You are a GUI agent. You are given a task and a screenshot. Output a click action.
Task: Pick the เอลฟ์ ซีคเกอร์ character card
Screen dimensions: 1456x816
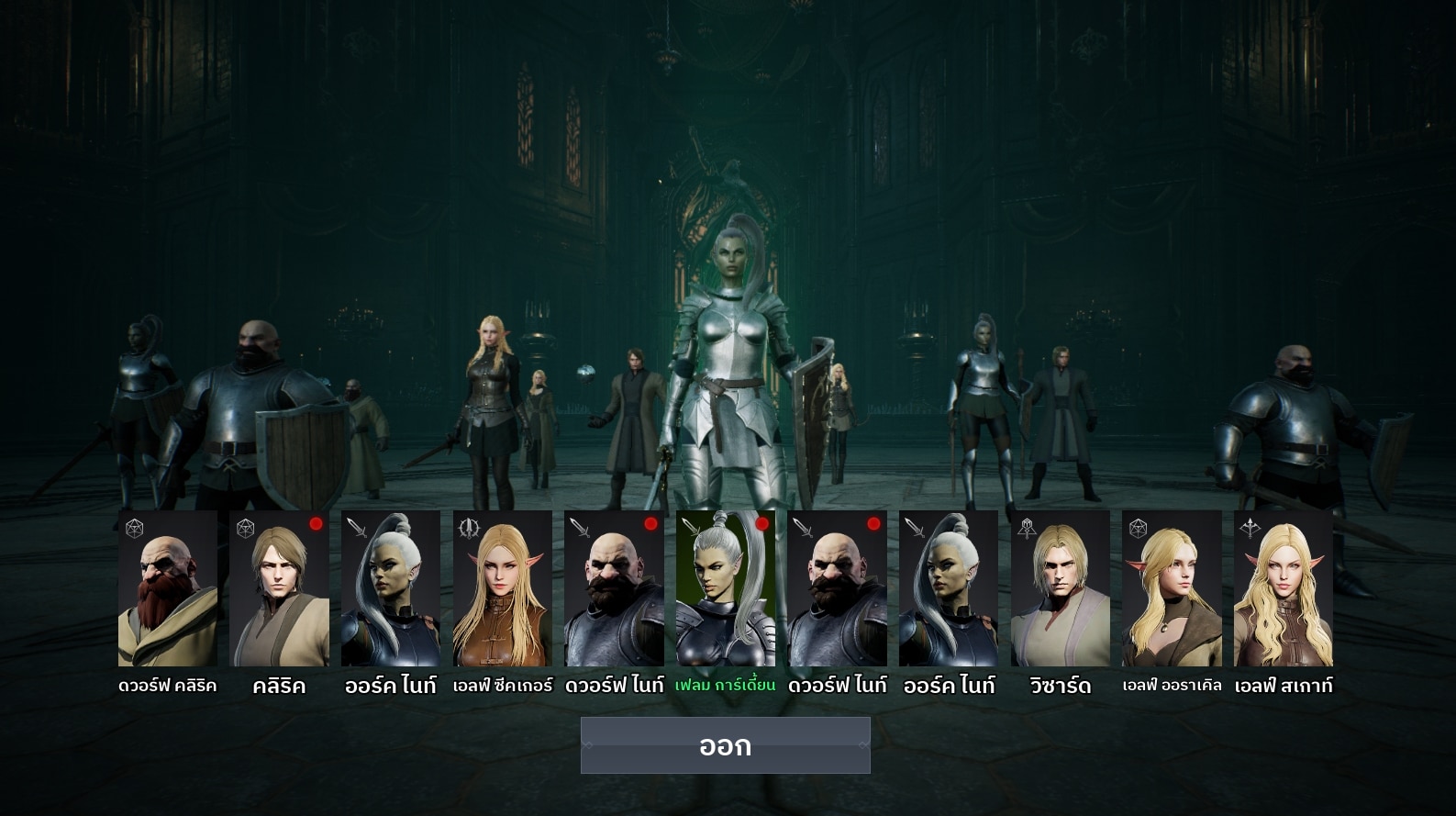tap(503, 588)
